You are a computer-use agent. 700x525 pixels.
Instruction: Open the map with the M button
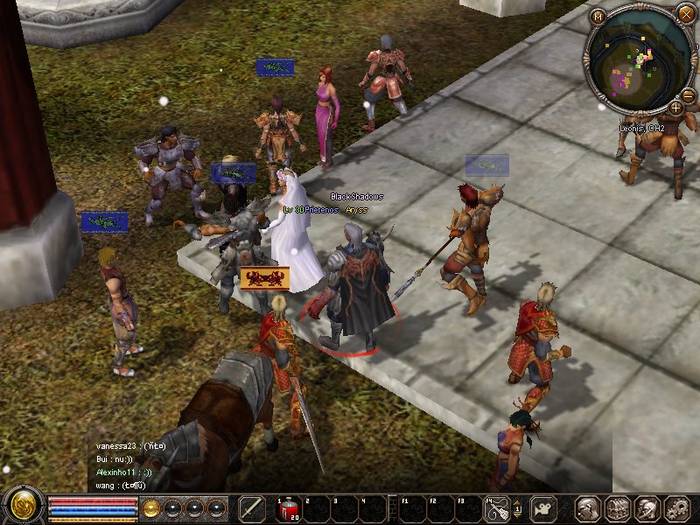pos(598,16)
